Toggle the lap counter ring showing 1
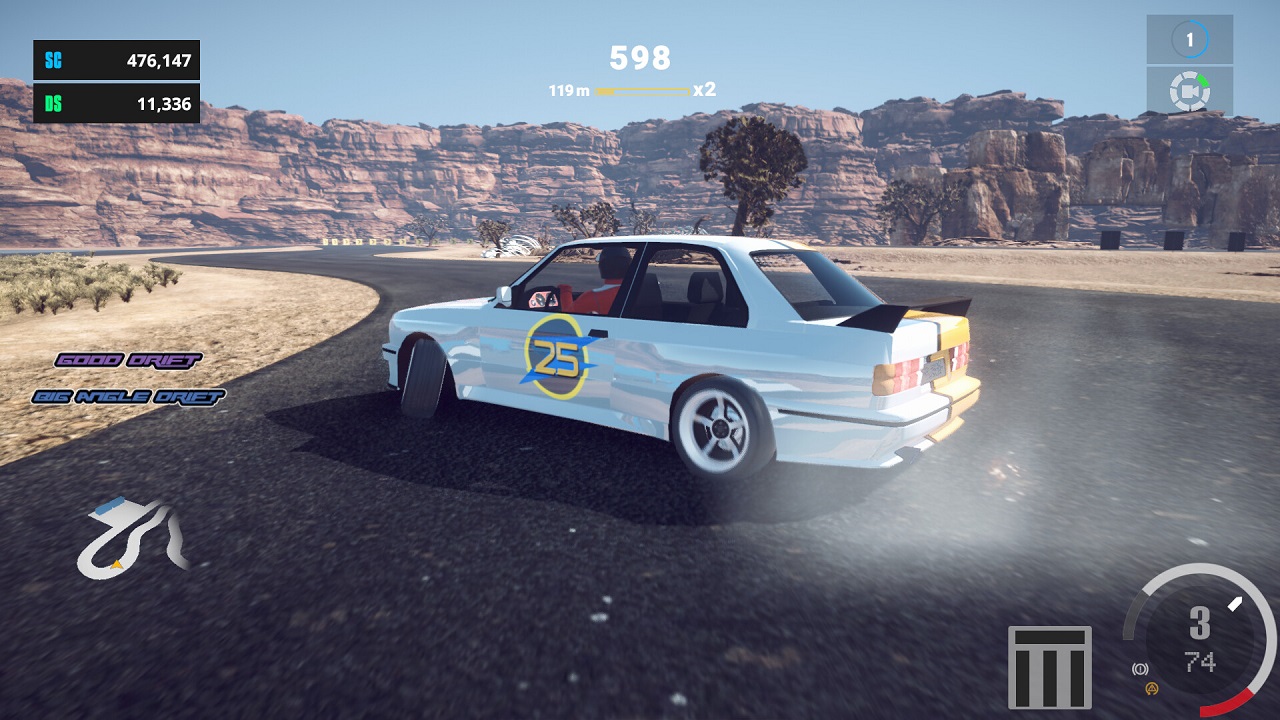1280x720 pixels. pos(1189,41)
